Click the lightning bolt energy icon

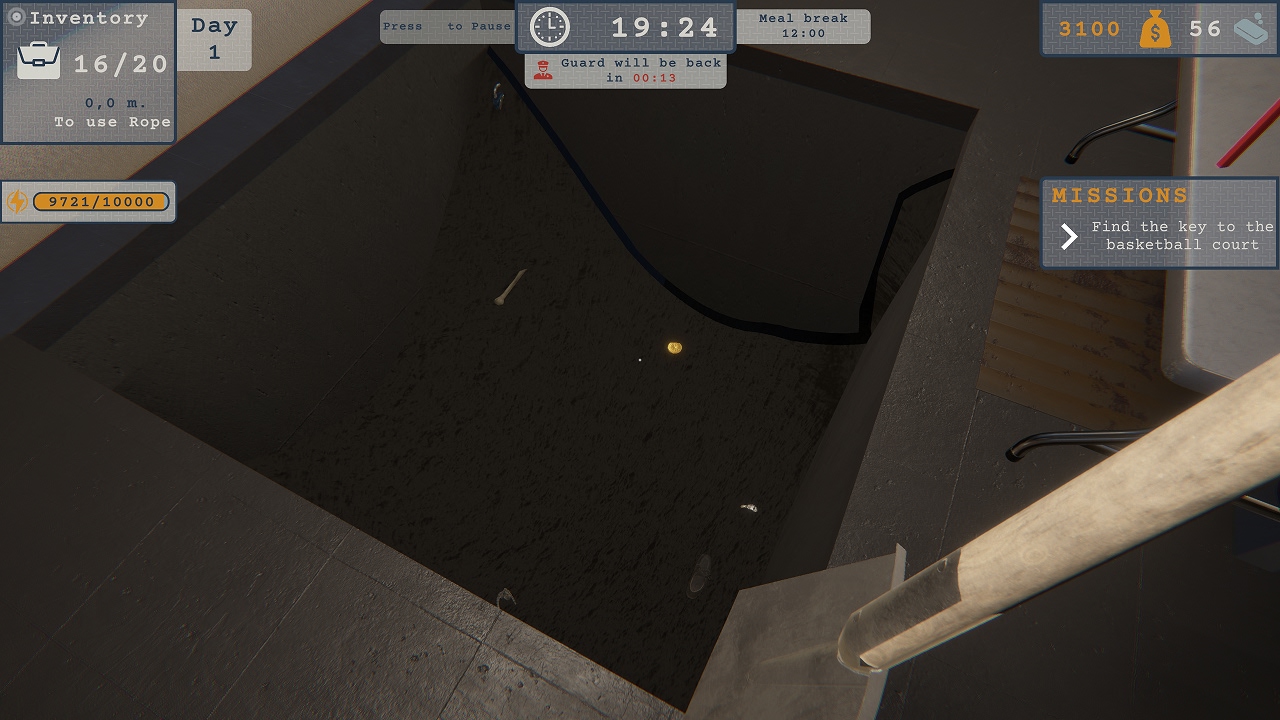click(x=16, y=201)
